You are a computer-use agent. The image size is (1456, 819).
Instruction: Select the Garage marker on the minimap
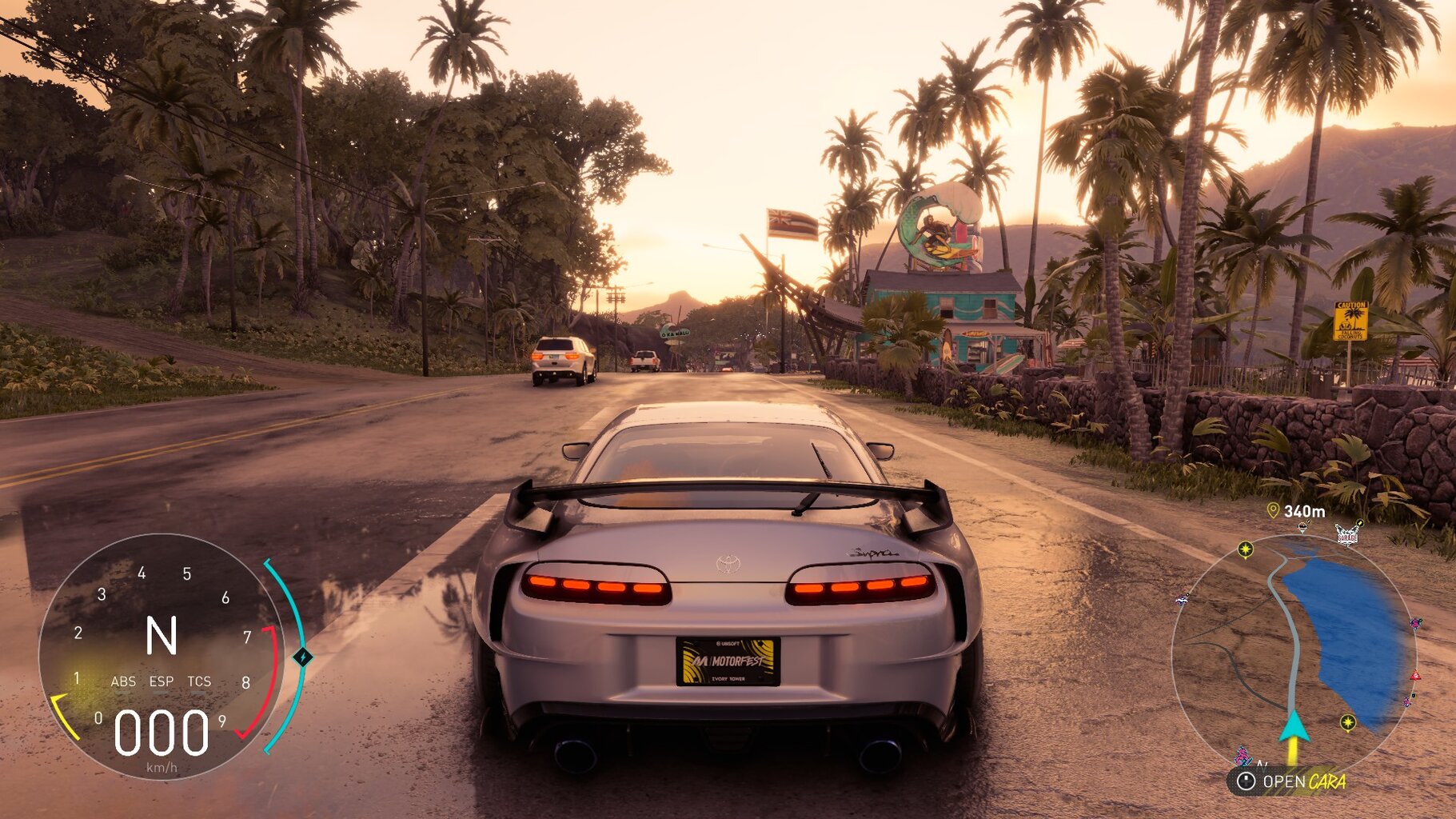[x=1346, y=534]
